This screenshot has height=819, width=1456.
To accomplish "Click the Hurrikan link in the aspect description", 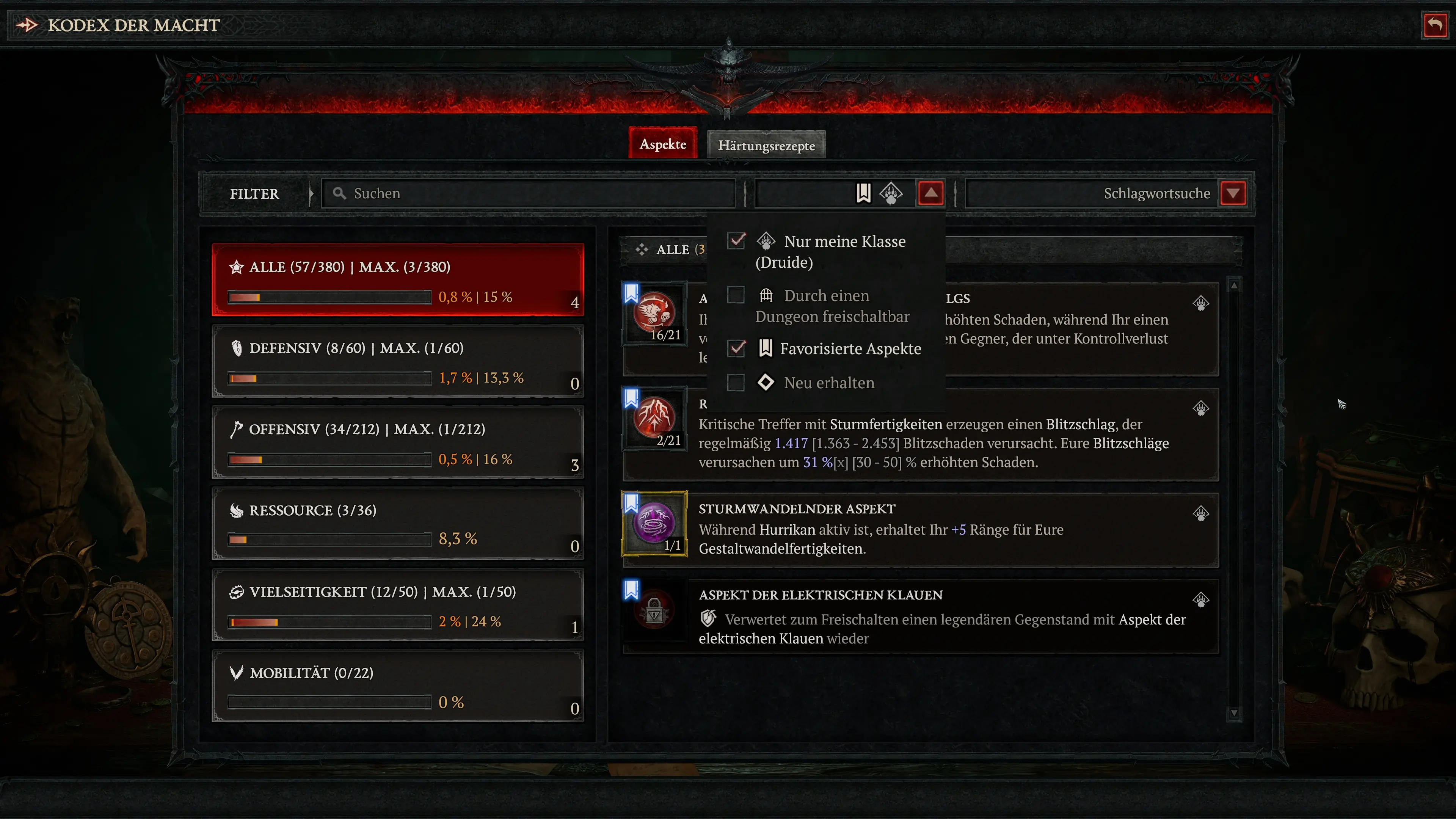I will pyautogui.click(x=787, y=530).
